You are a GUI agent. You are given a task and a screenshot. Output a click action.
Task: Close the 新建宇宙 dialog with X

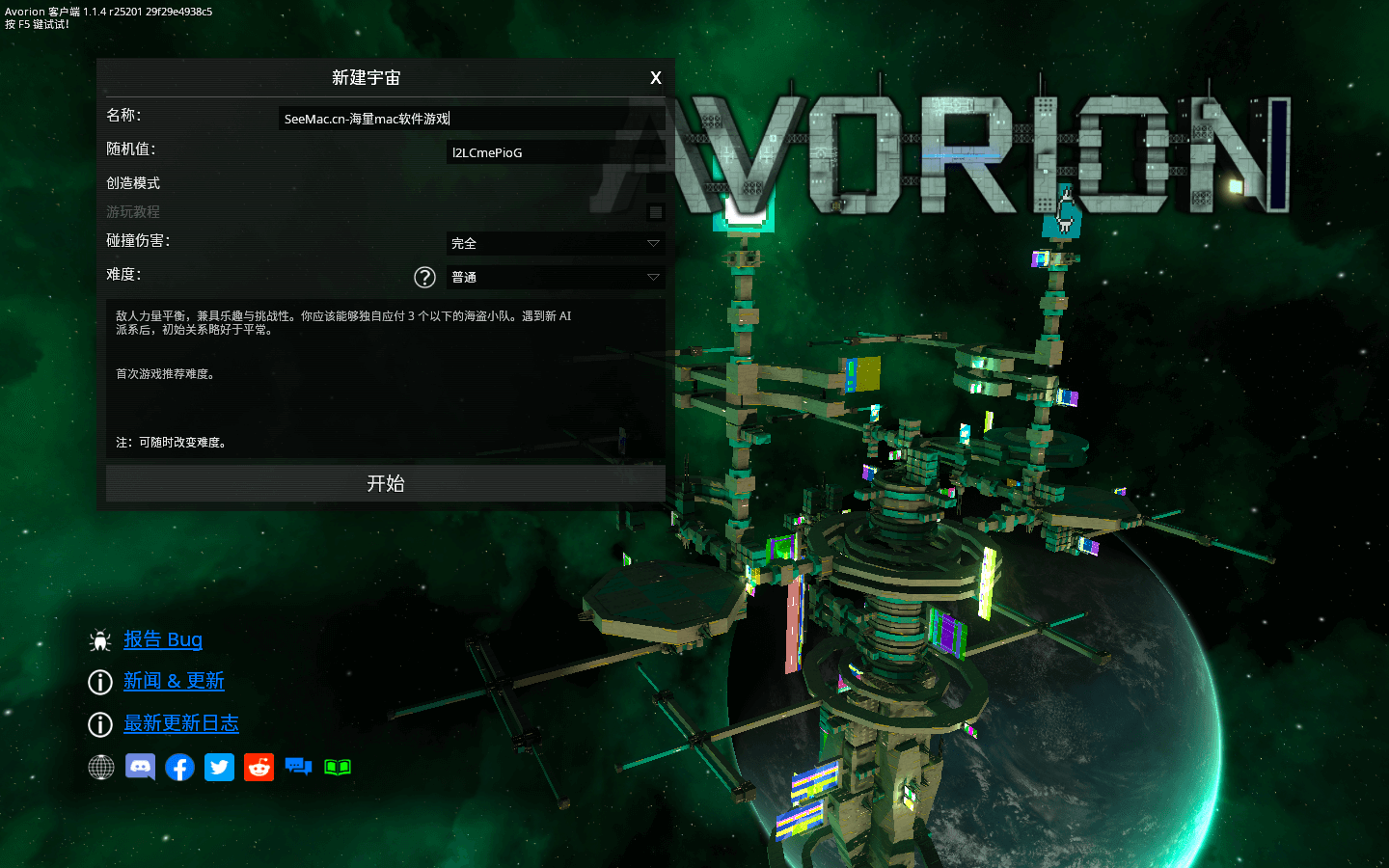pos(656,78)
